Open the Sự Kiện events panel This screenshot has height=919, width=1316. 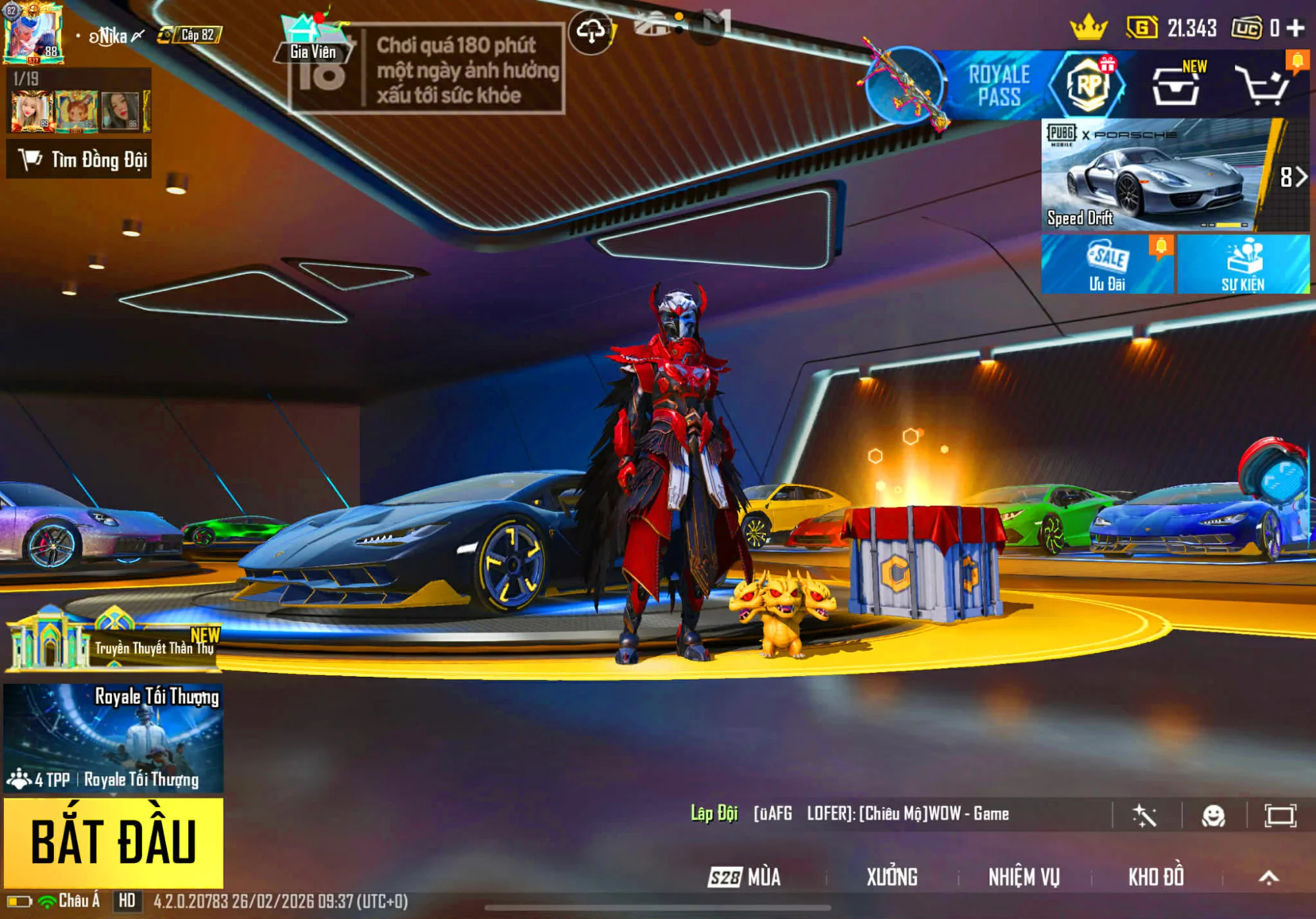click(x=1243, y=264)
